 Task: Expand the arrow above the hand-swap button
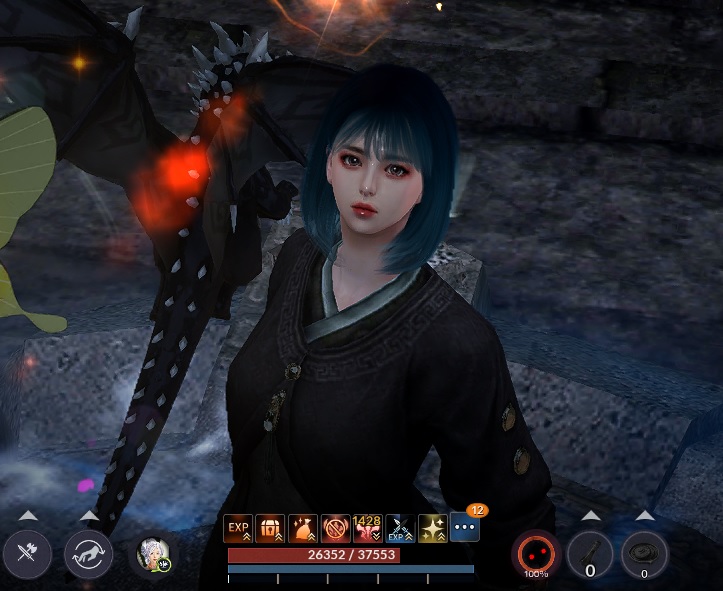pyautogui.click(x=88, y=516)
